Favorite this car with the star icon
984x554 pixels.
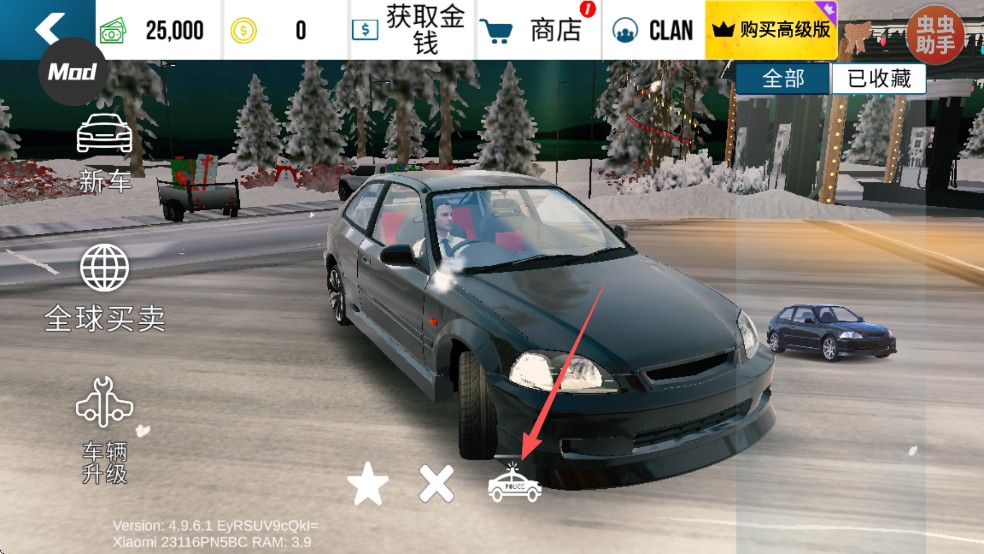[367, 485]
